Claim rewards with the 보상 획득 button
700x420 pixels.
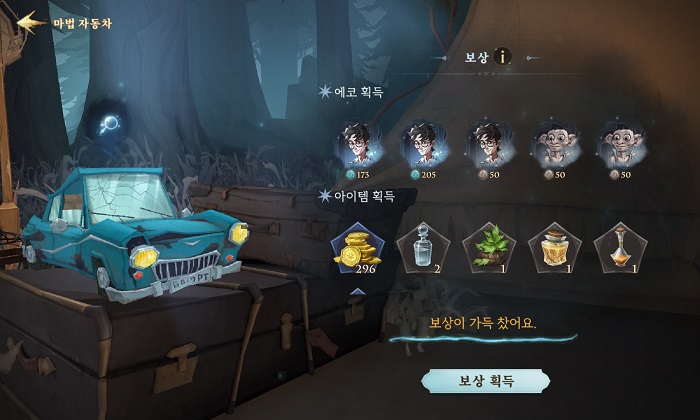[x=485, y=381]
